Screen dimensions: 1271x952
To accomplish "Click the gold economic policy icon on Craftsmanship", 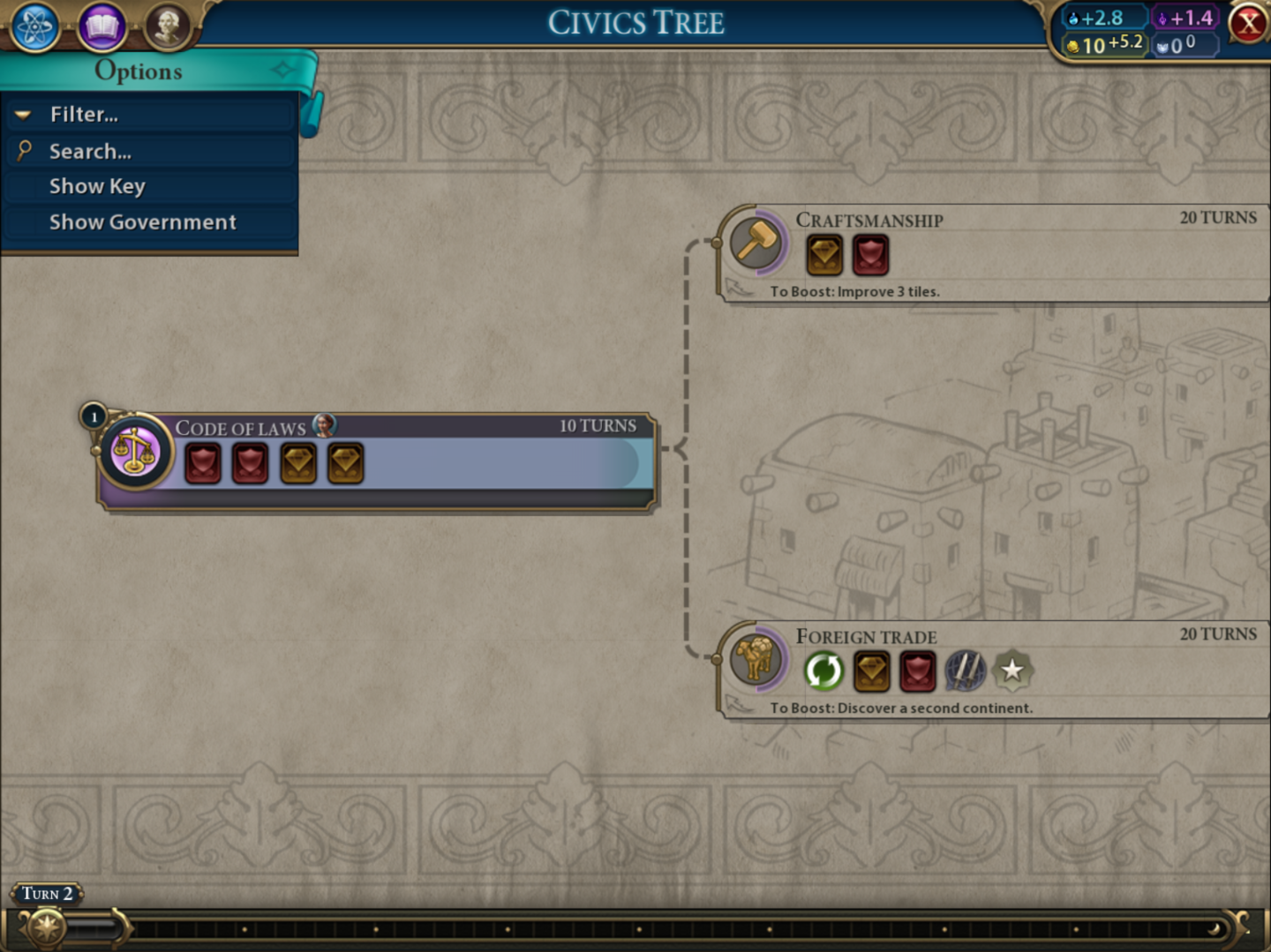I will click(823, 255).
